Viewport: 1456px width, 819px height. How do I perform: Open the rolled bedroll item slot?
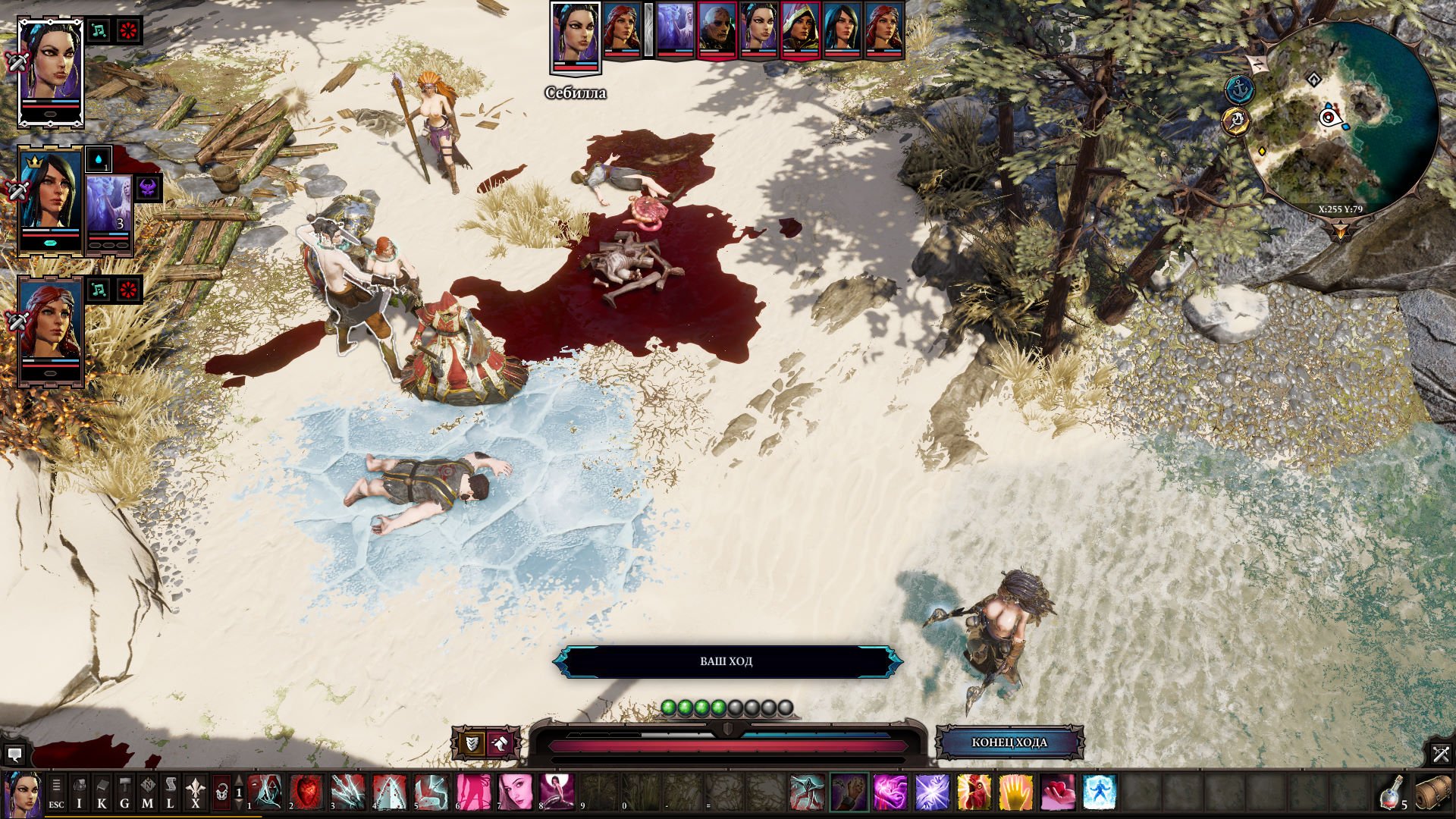(x=1432, y=792)
